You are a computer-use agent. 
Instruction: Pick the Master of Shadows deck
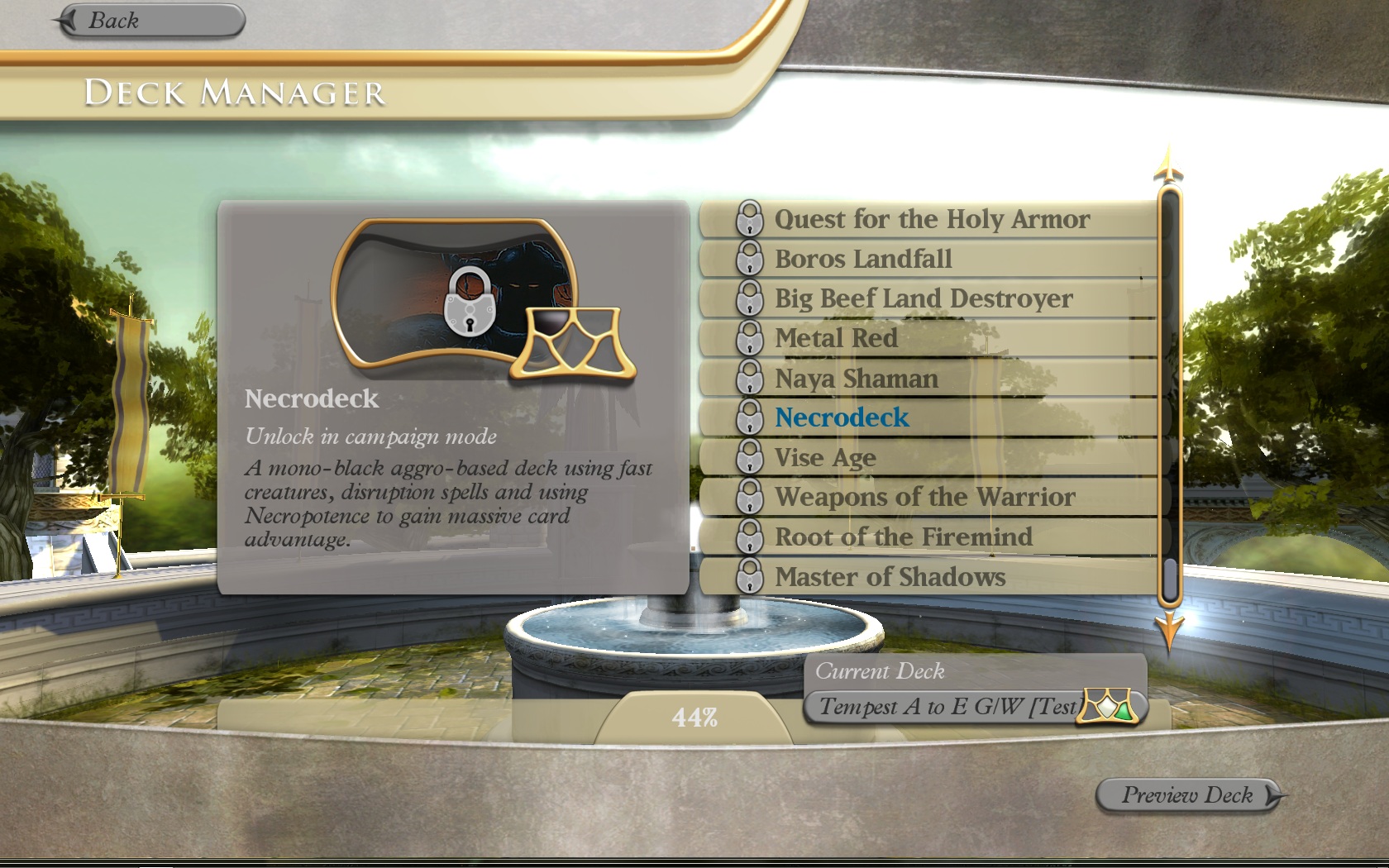click(890, 577)
